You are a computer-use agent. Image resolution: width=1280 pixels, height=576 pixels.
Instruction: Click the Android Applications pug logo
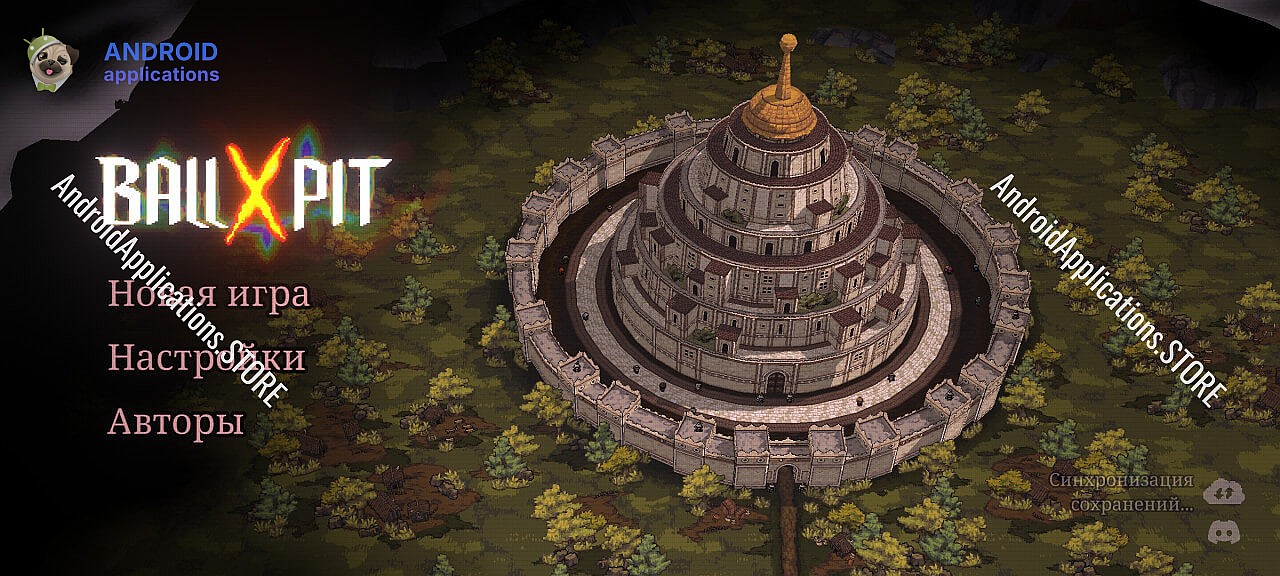(46, 61)
